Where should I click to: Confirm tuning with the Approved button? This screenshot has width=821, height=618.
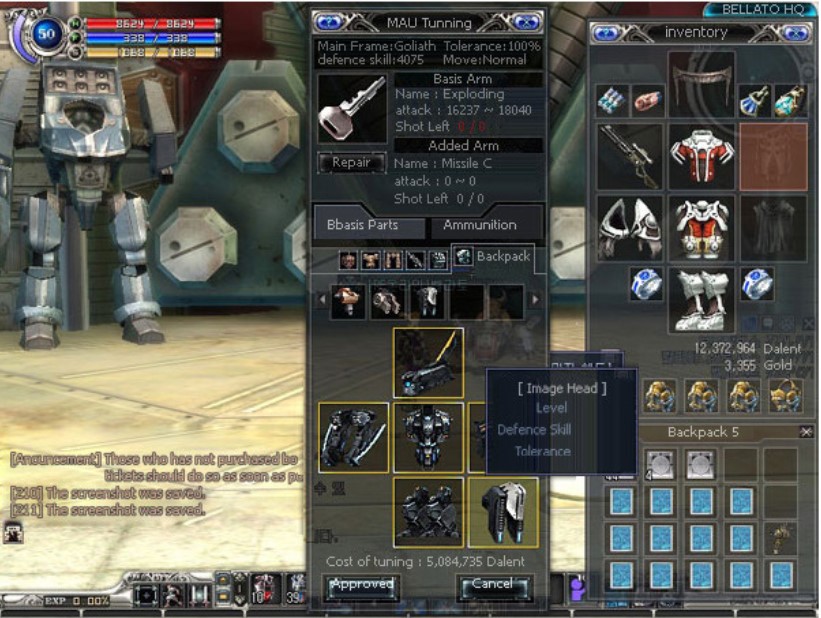click(362, 585)
